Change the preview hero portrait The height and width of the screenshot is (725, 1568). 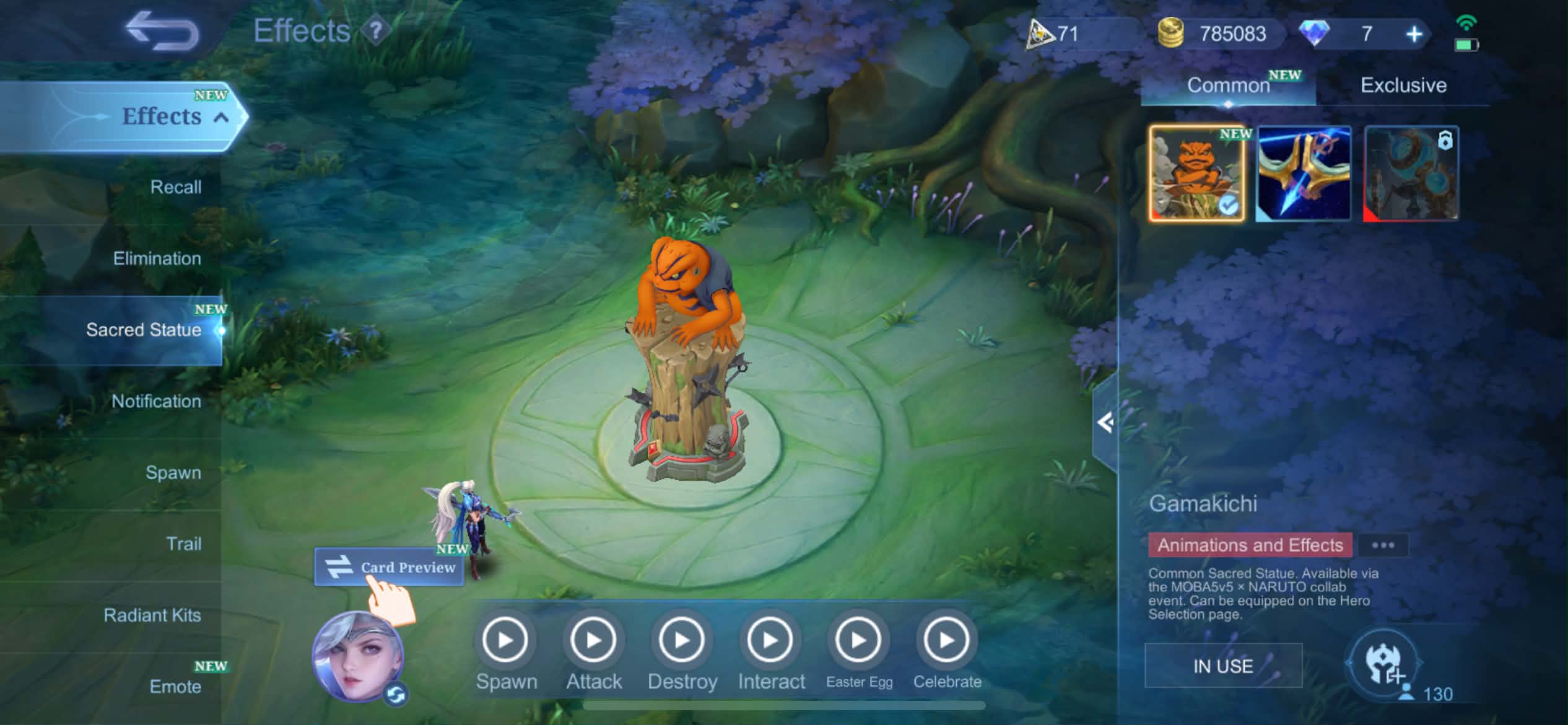coord(358,657)
